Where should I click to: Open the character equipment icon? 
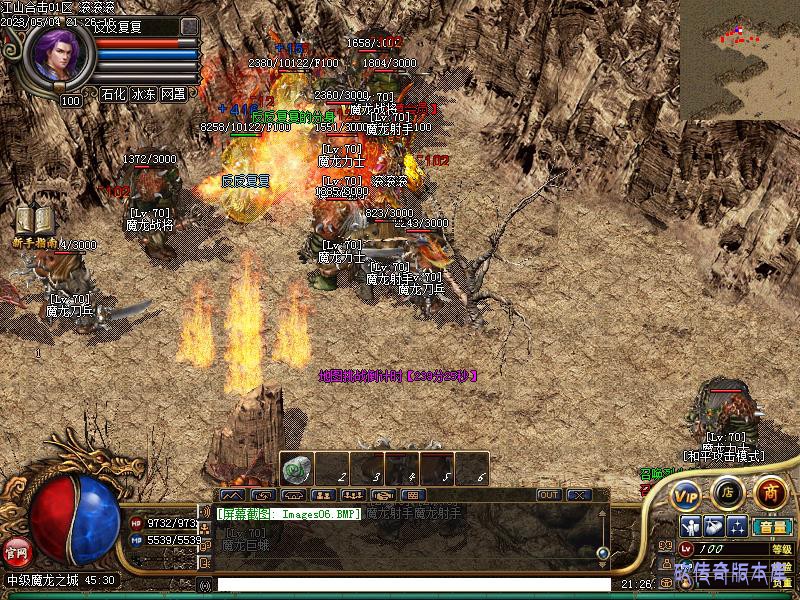point(690,526)
